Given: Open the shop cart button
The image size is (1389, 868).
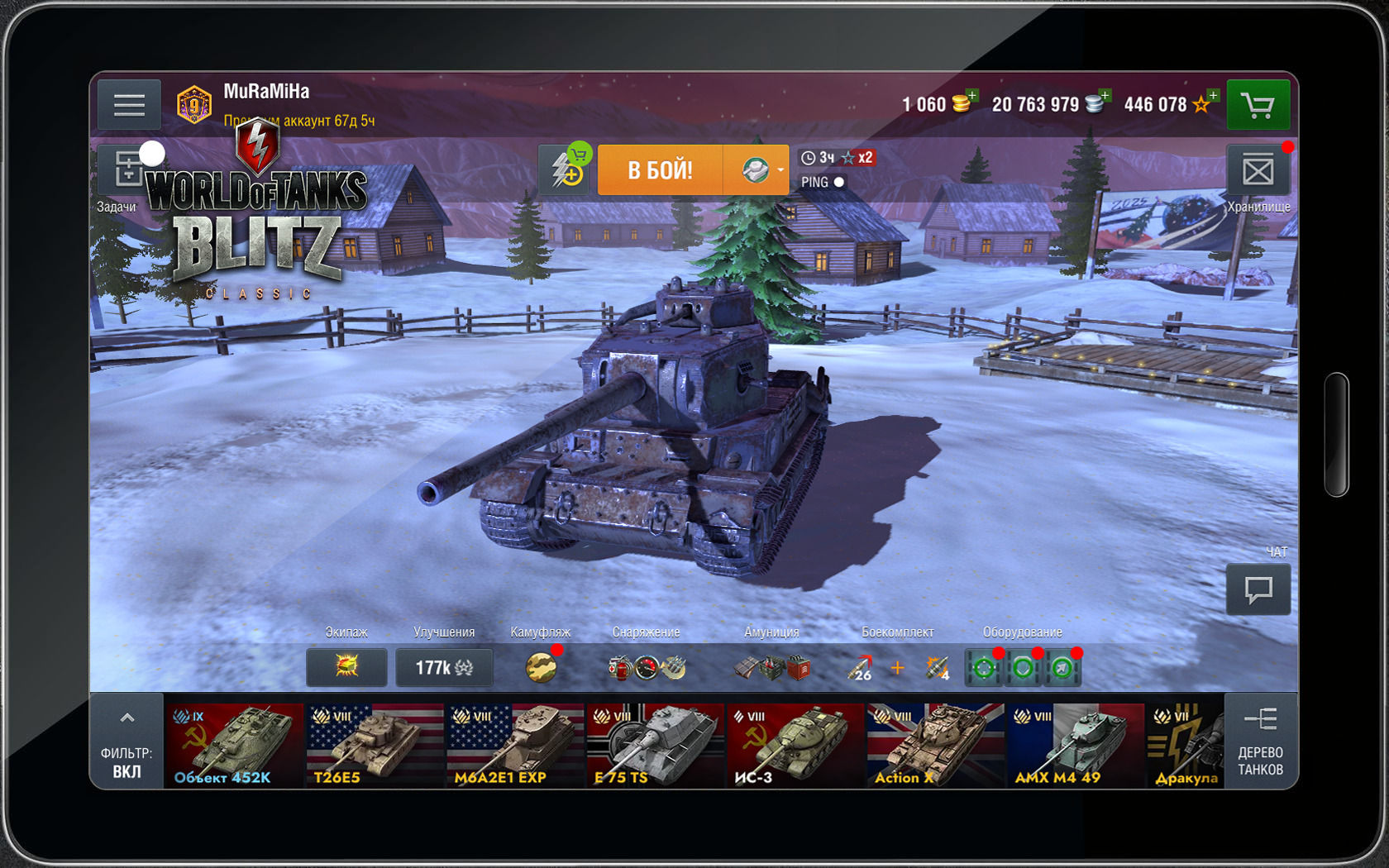Looking at the screenshot, I should click(x=1258, y=105).
